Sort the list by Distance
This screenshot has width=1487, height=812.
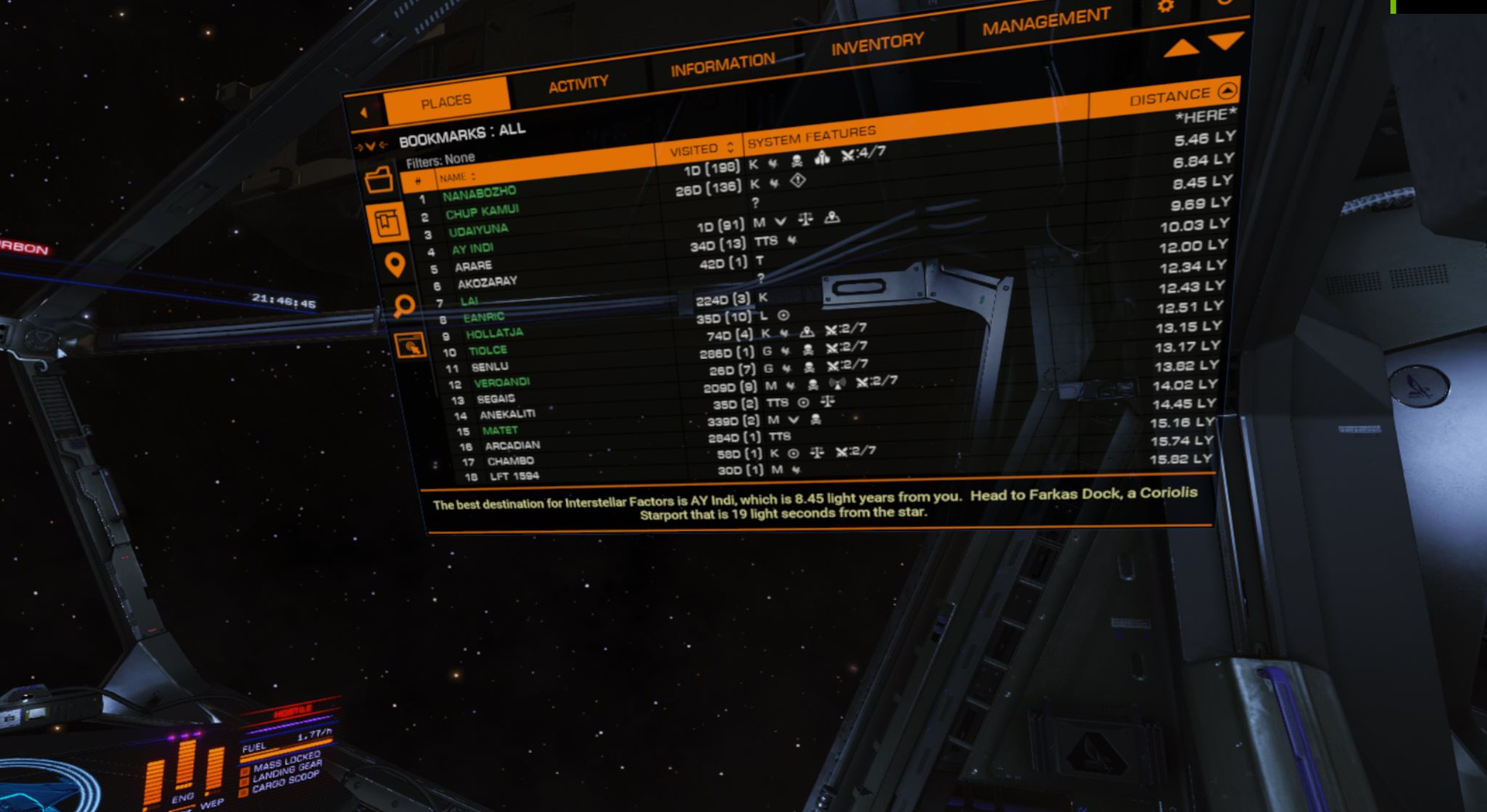coord(1169,97)
